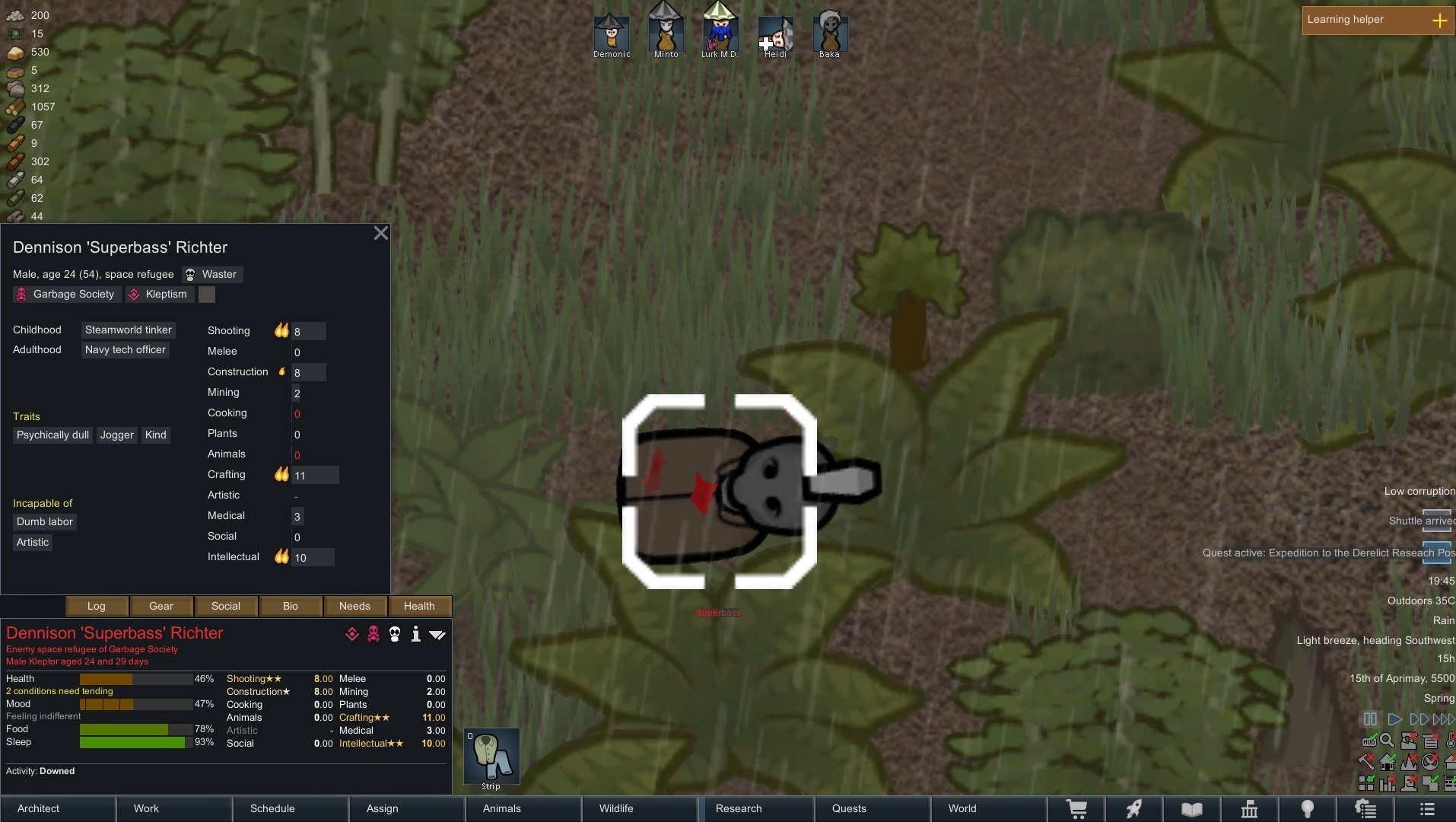
Task: Switch to the Gear tab
Action: coord(161,606)
